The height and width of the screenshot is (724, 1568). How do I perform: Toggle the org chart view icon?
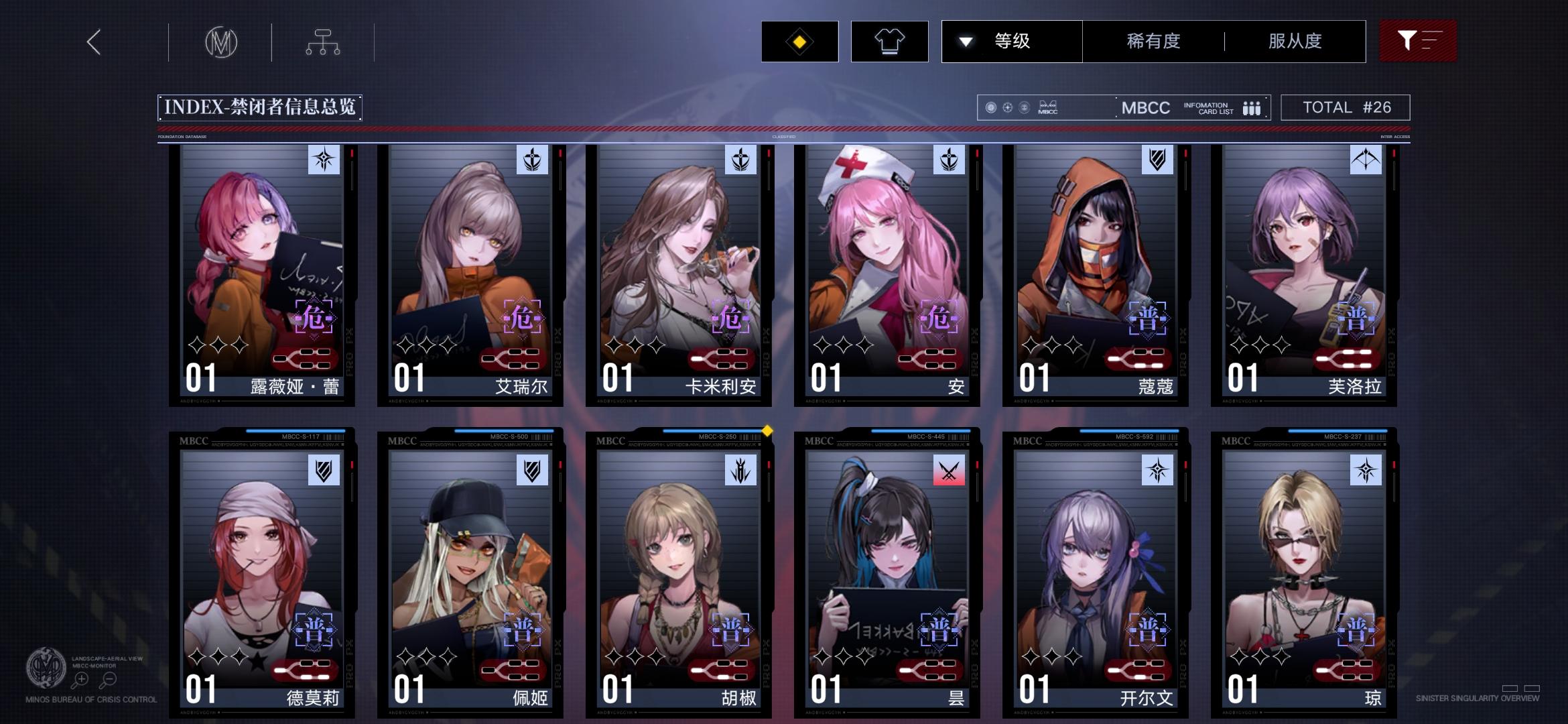(x=324, y=42)
